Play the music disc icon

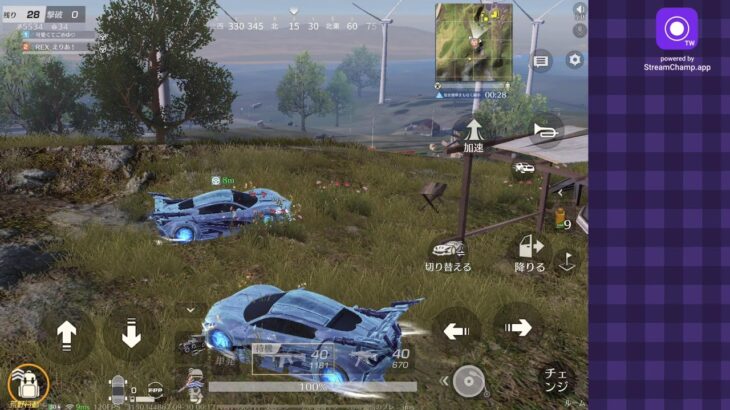tap(469, 380)
